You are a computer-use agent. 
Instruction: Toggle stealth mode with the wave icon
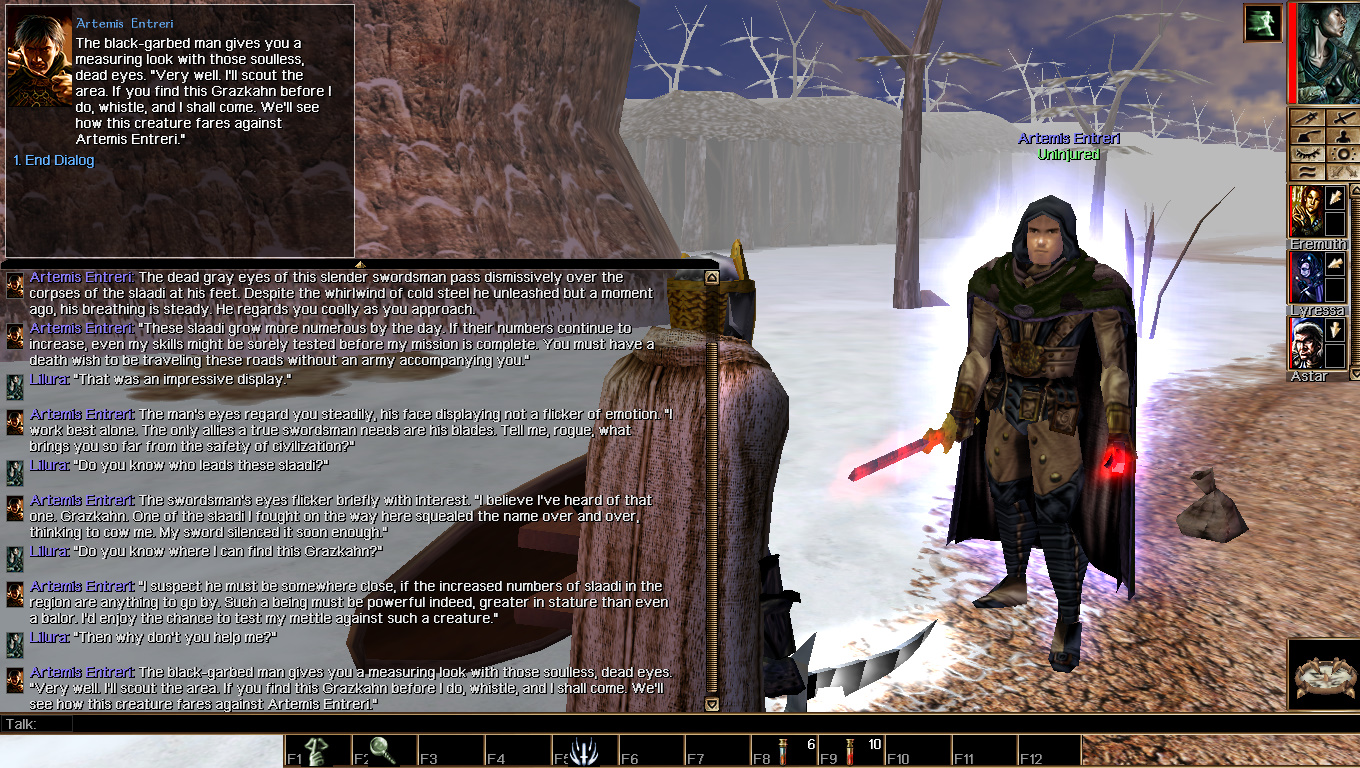pyautogui.click(x=1307, y=172)
